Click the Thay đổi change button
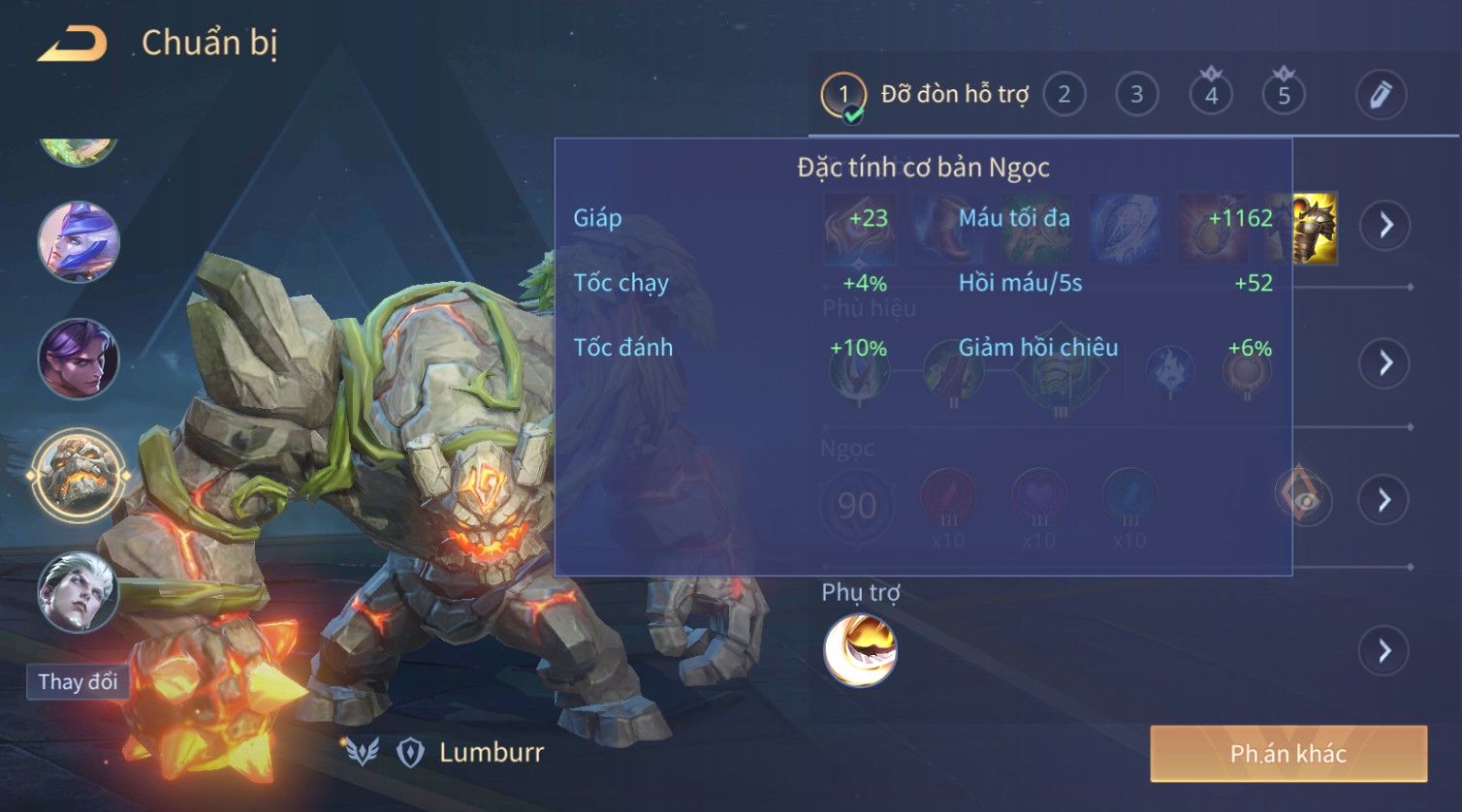The height and width of the screenshot is (812, 1462). click(78, 681)
